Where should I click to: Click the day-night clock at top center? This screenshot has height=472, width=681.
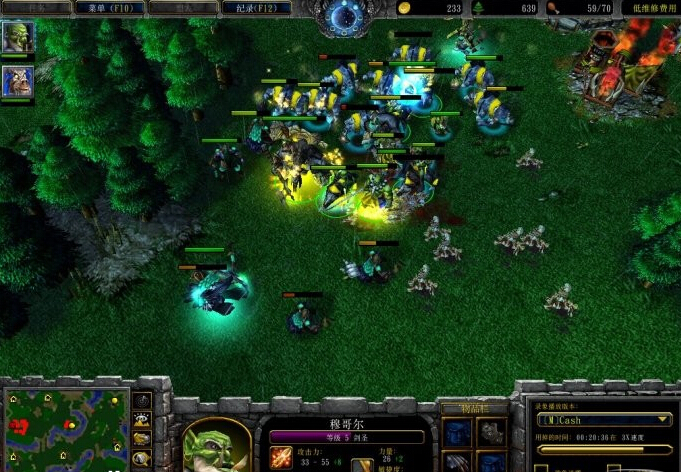click(x=346, y=16)
